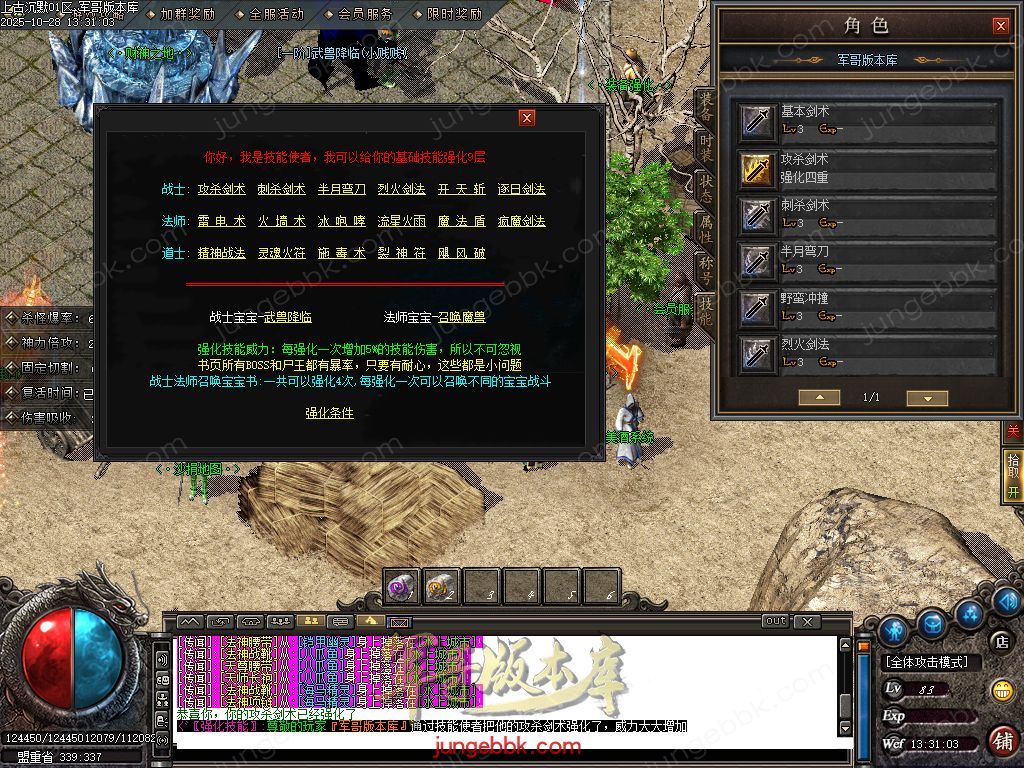Close the skill envoy dialog
Image resolution: width=1024 pixels, height=768 pixels.
[x=526, y=118]
